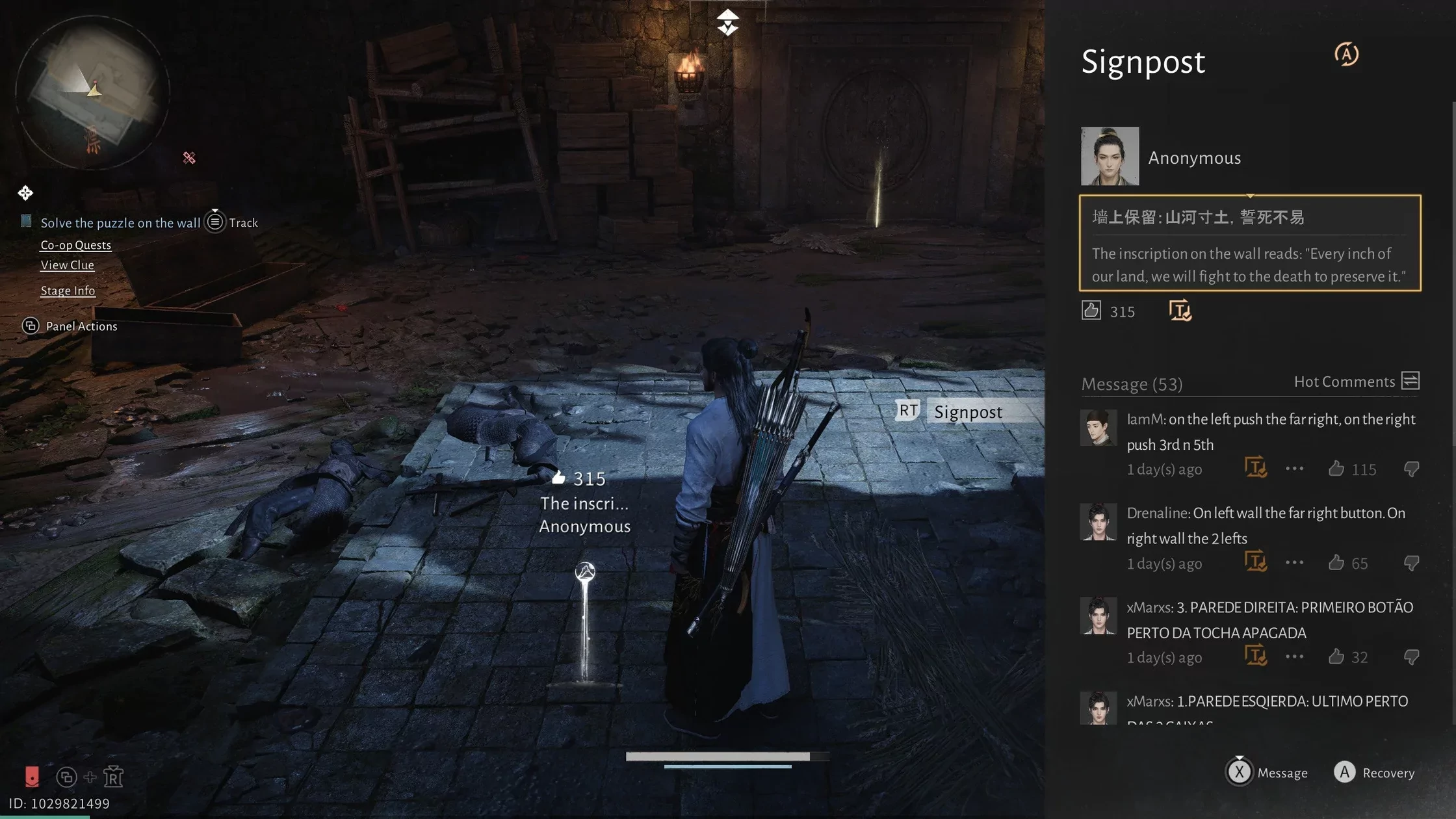1456x819 pixels.
Task: Dislike IamM's comment
Action: [x=1411, y=469]
